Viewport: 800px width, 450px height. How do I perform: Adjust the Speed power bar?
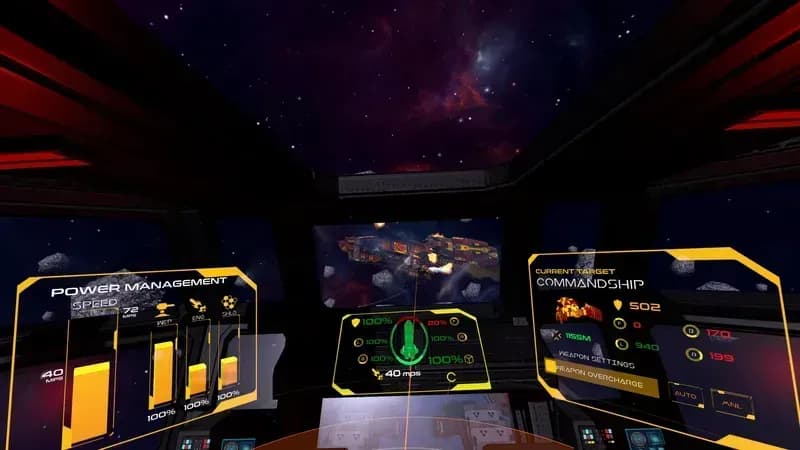(90, 400)
